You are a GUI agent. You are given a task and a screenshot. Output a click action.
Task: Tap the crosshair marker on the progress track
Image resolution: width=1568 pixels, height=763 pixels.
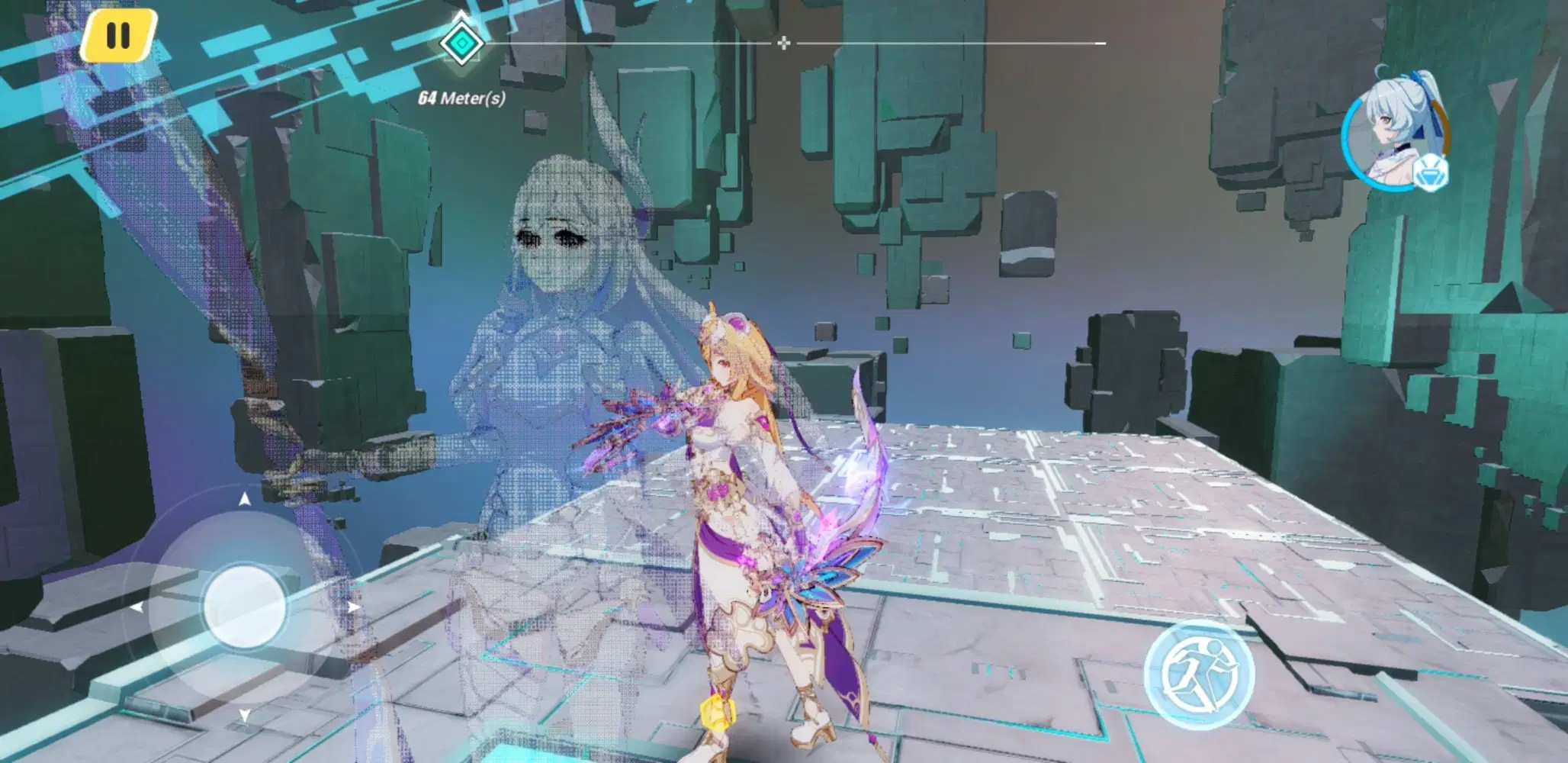[x=782, y=44]
